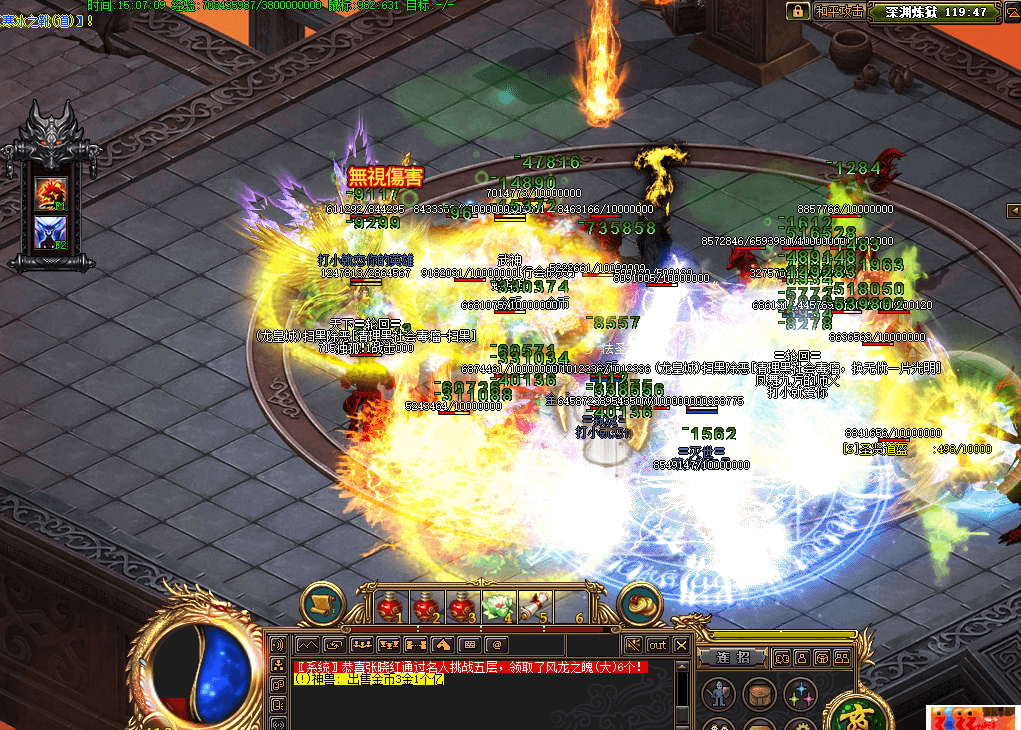Open the round gold ingot shop button

click(639, 603)
